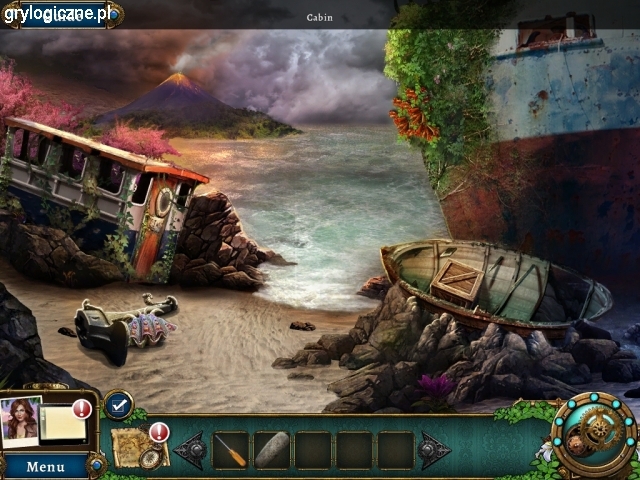Image resolution: width=640 pixels, height=480 pixels.
Task: Select the gray stone inventory item
Action: click(x=272, y=451)
